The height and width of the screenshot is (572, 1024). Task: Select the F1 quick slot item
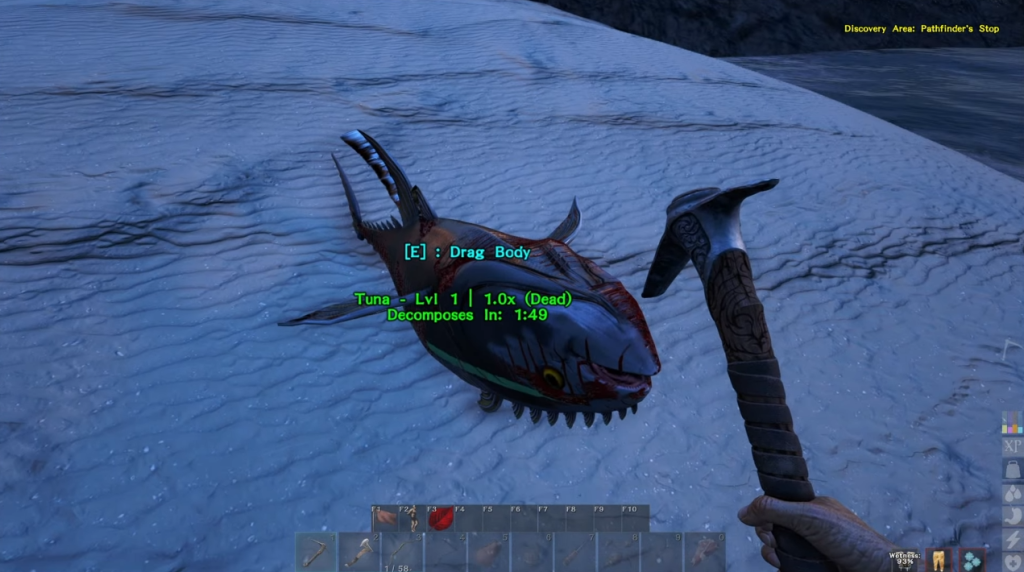[385, 518]
